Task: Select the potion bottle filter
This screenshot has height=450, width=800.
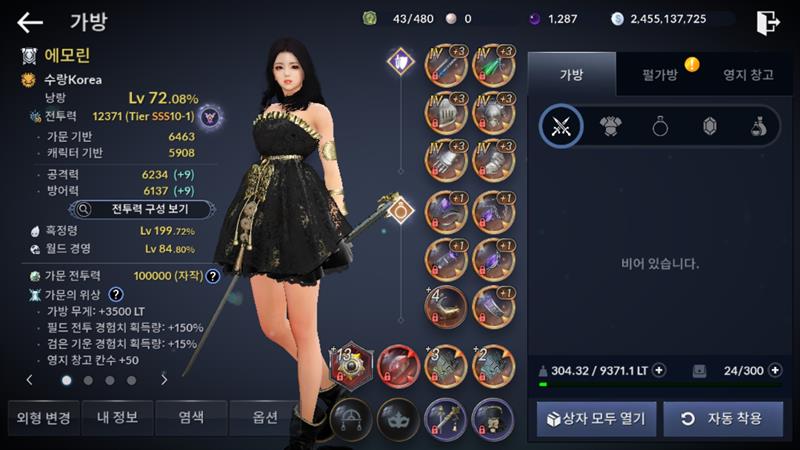Action: coord(759,126)
